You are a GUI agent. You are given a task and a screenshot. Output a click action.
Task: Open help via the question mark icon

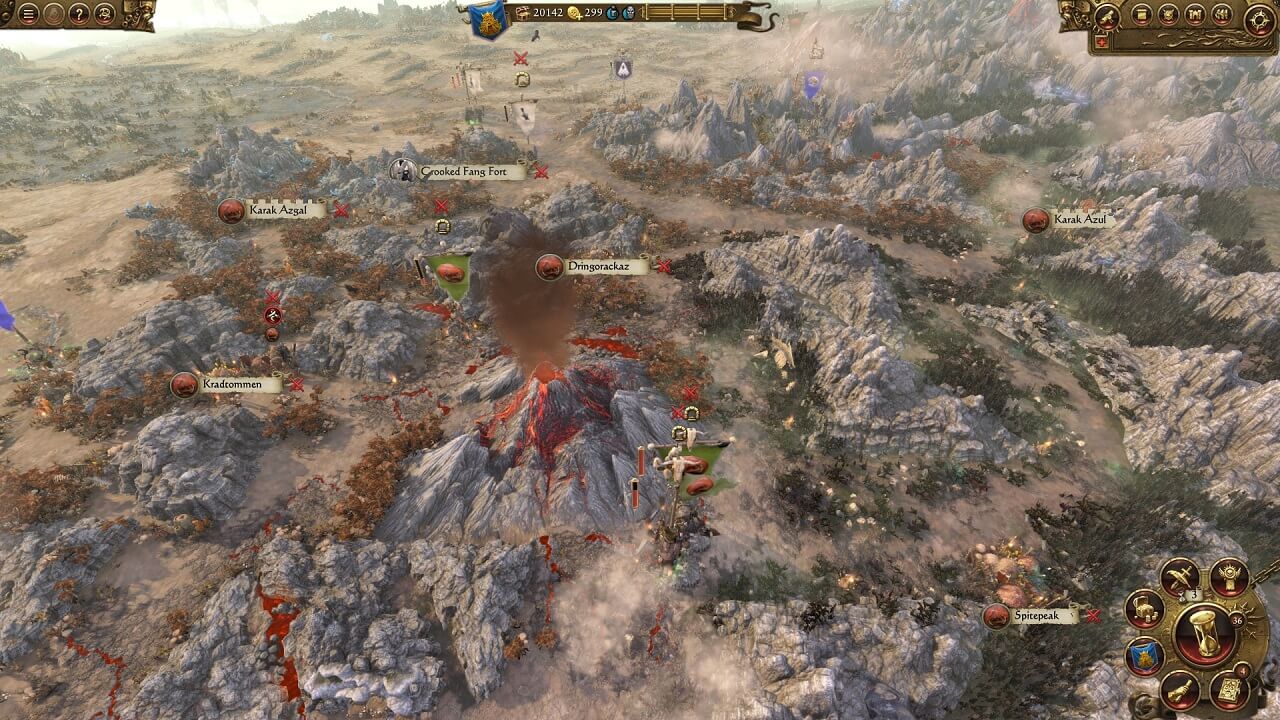coord(80,14)
